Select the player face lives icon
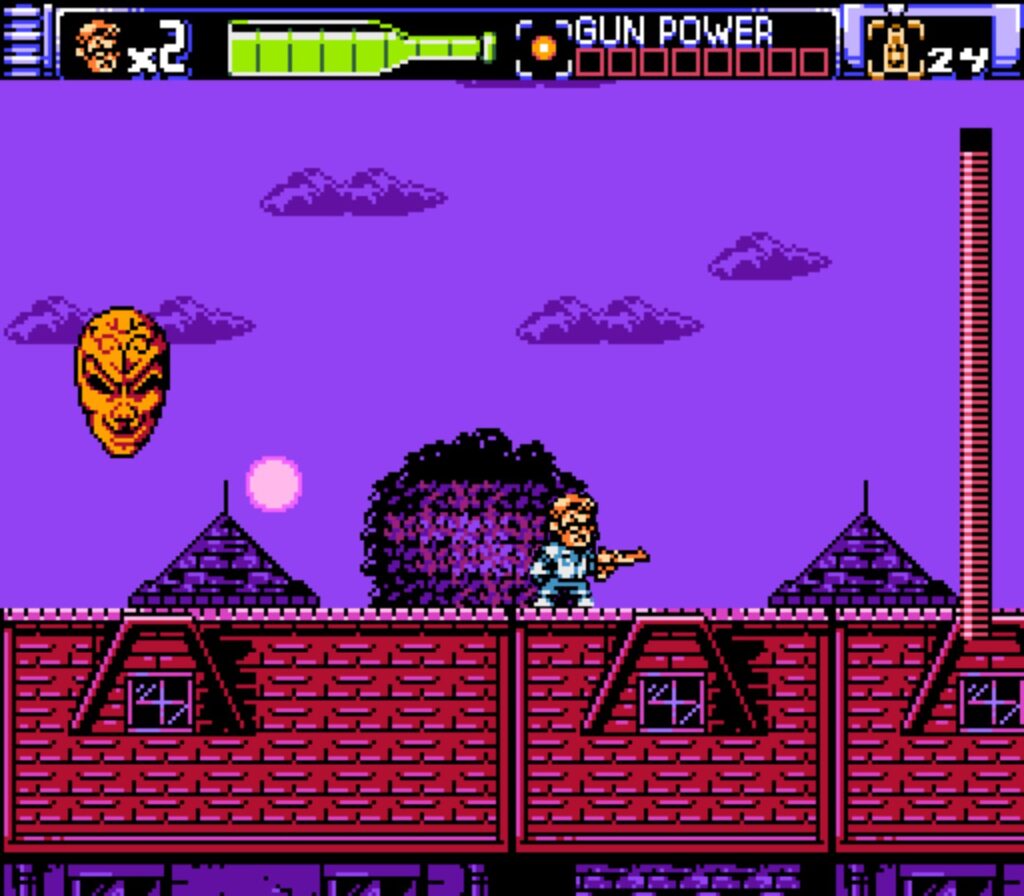The height and width of the screenshot is (896, 1024). tap(99, 45)
